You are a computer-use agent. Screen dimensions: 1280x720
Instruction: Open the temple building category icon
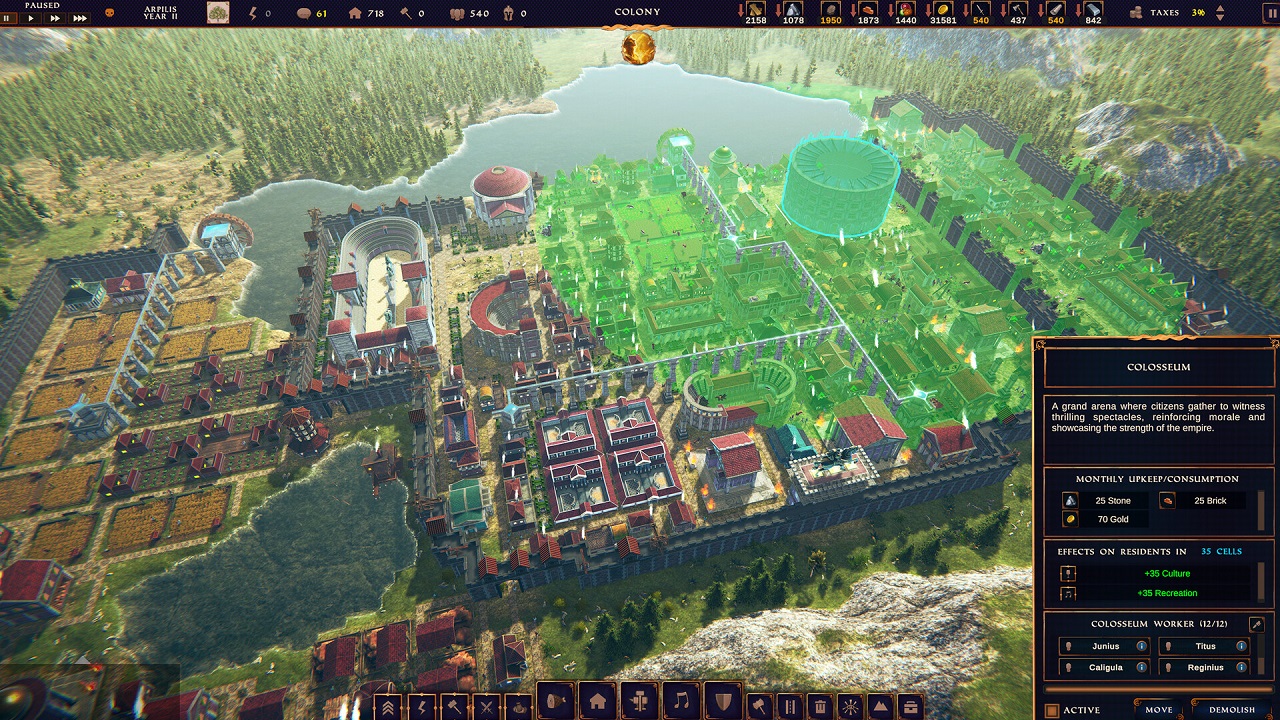coord(639,706)
